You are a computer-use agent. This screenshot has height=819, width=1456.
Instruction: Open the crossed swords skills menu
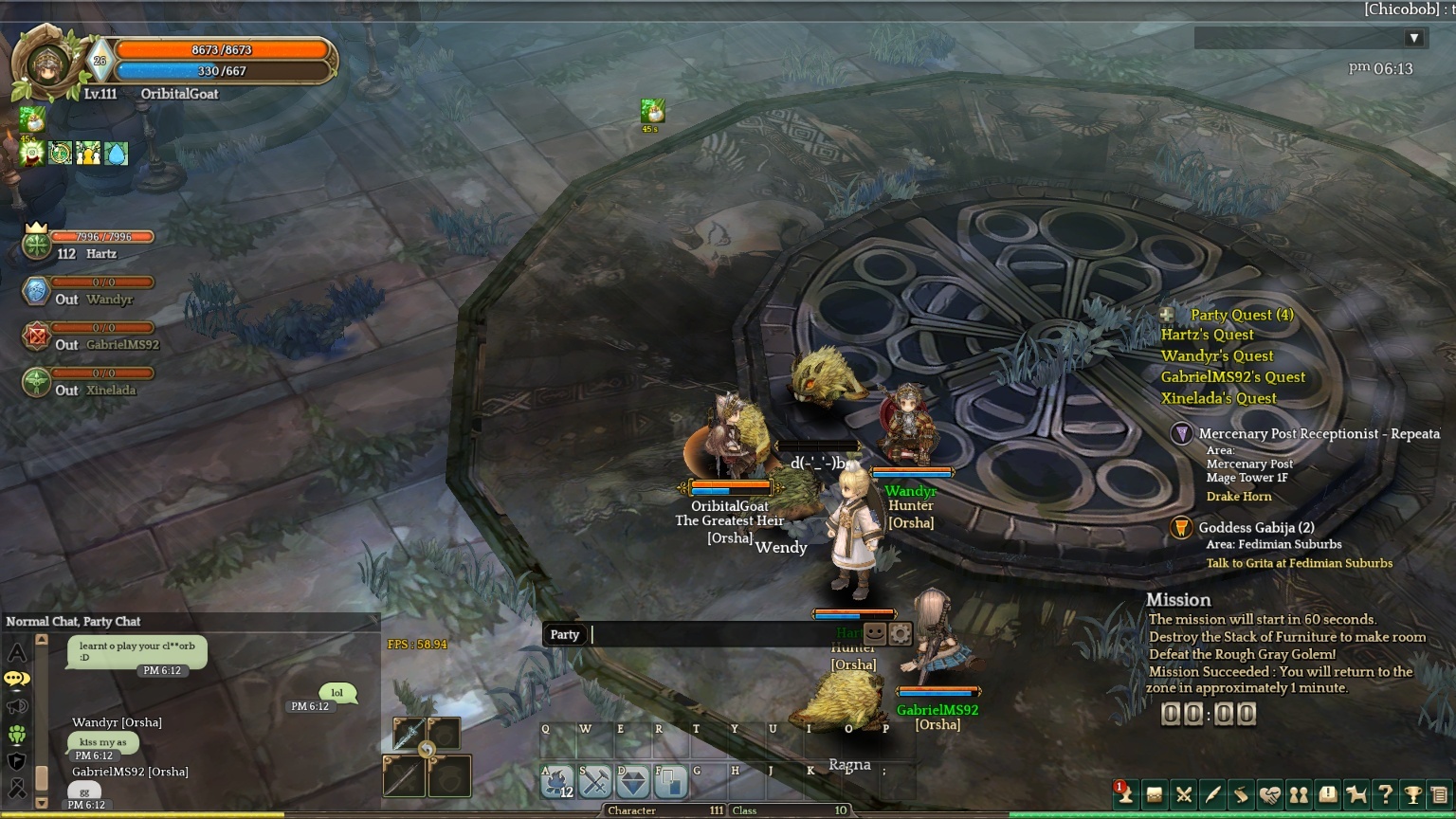[1184, 794]
